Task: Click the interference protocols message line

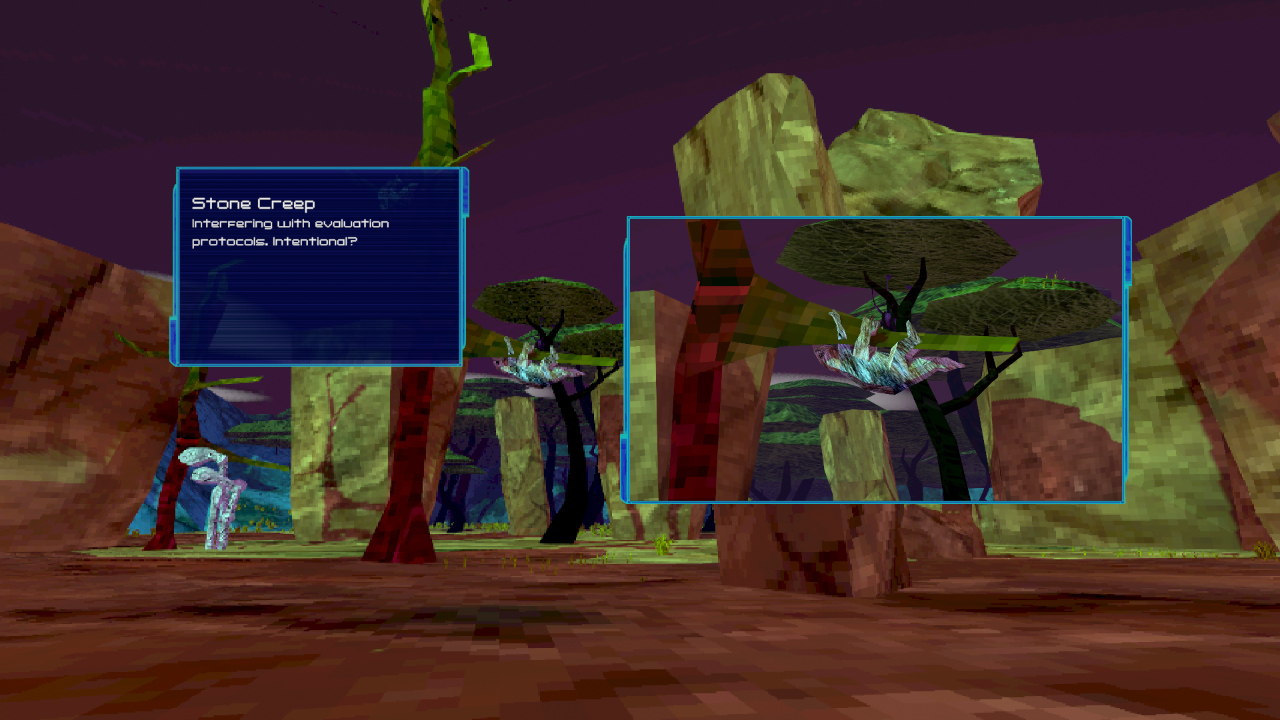Action: pyautogui.click(x=290, y=223)
